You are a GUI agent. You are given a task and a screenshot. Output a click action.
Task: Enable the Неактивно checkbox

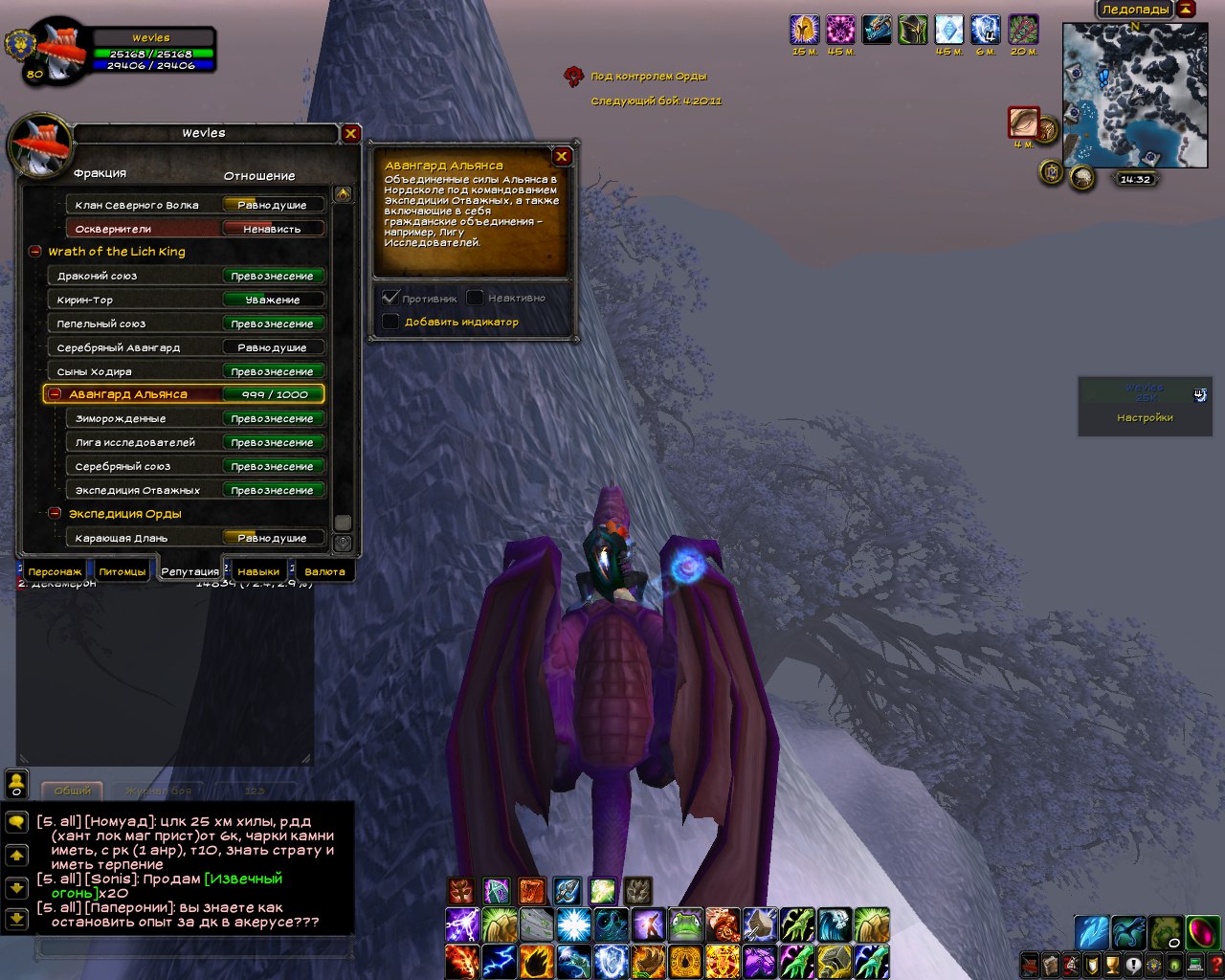pyautogui.click(x=475, y=298)
